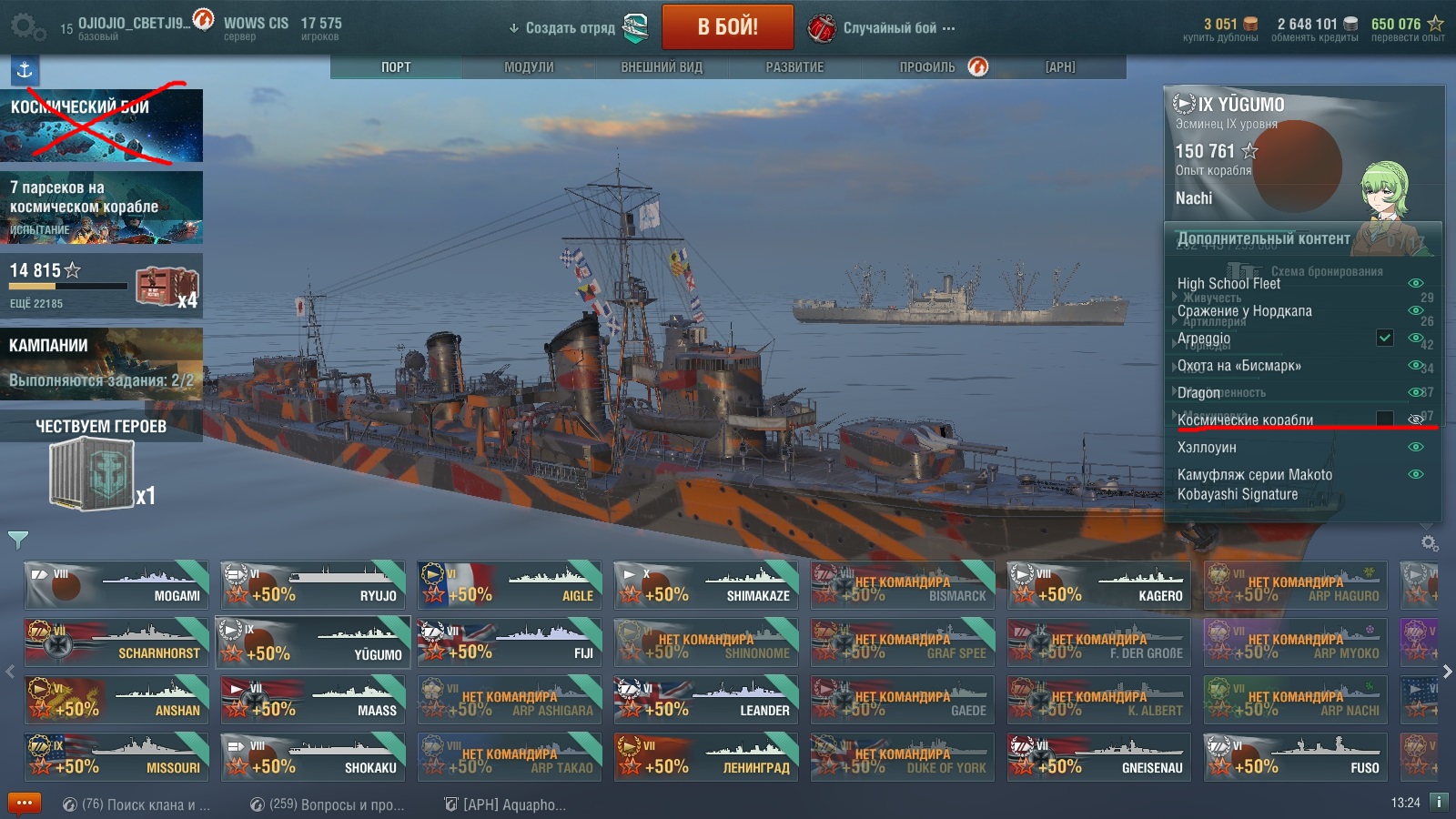Select the Mogami ship in carousel
This screenshot has height=819, width=1456.
pyautogui.click(x=116, y=584)
